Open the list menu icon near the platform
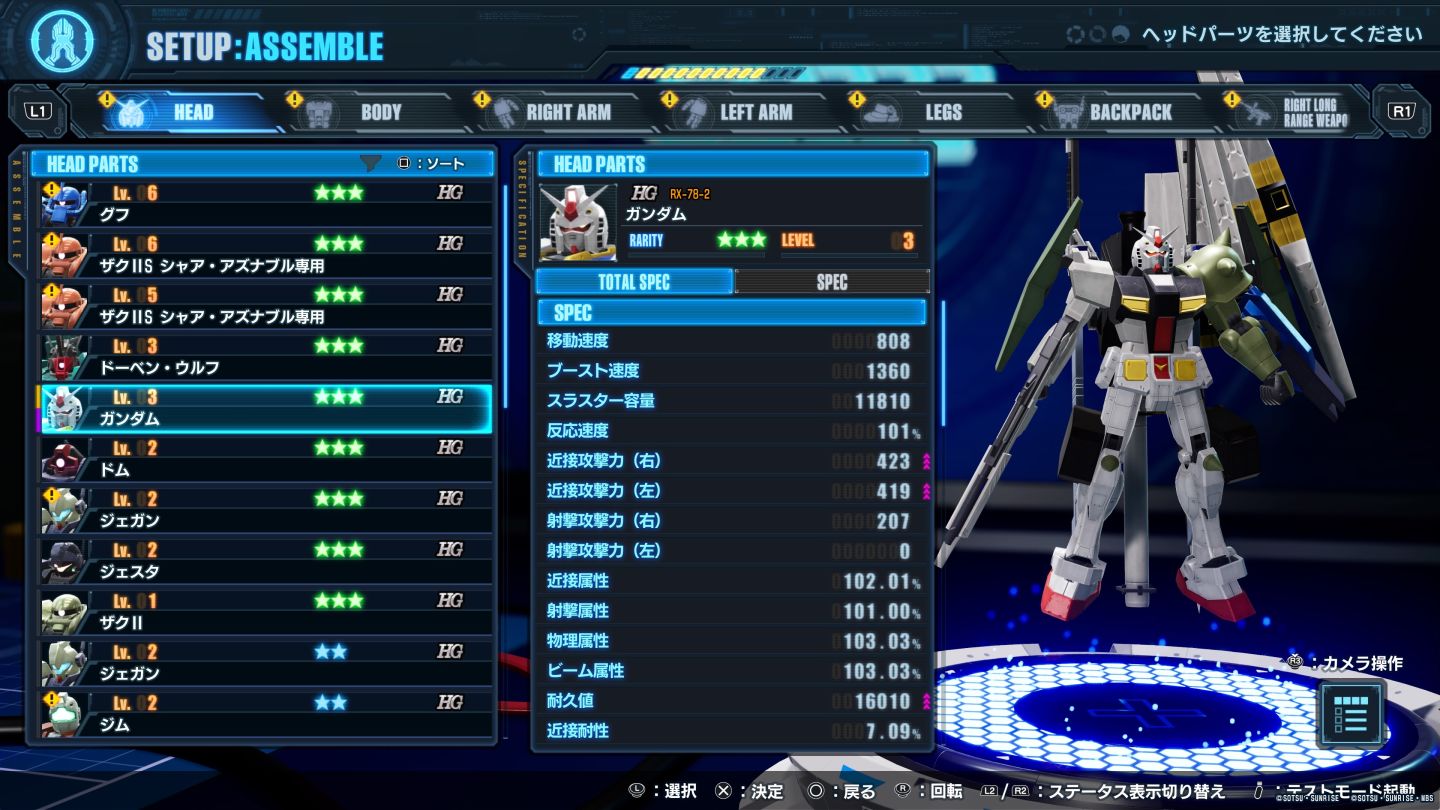 pos(1351,712)
